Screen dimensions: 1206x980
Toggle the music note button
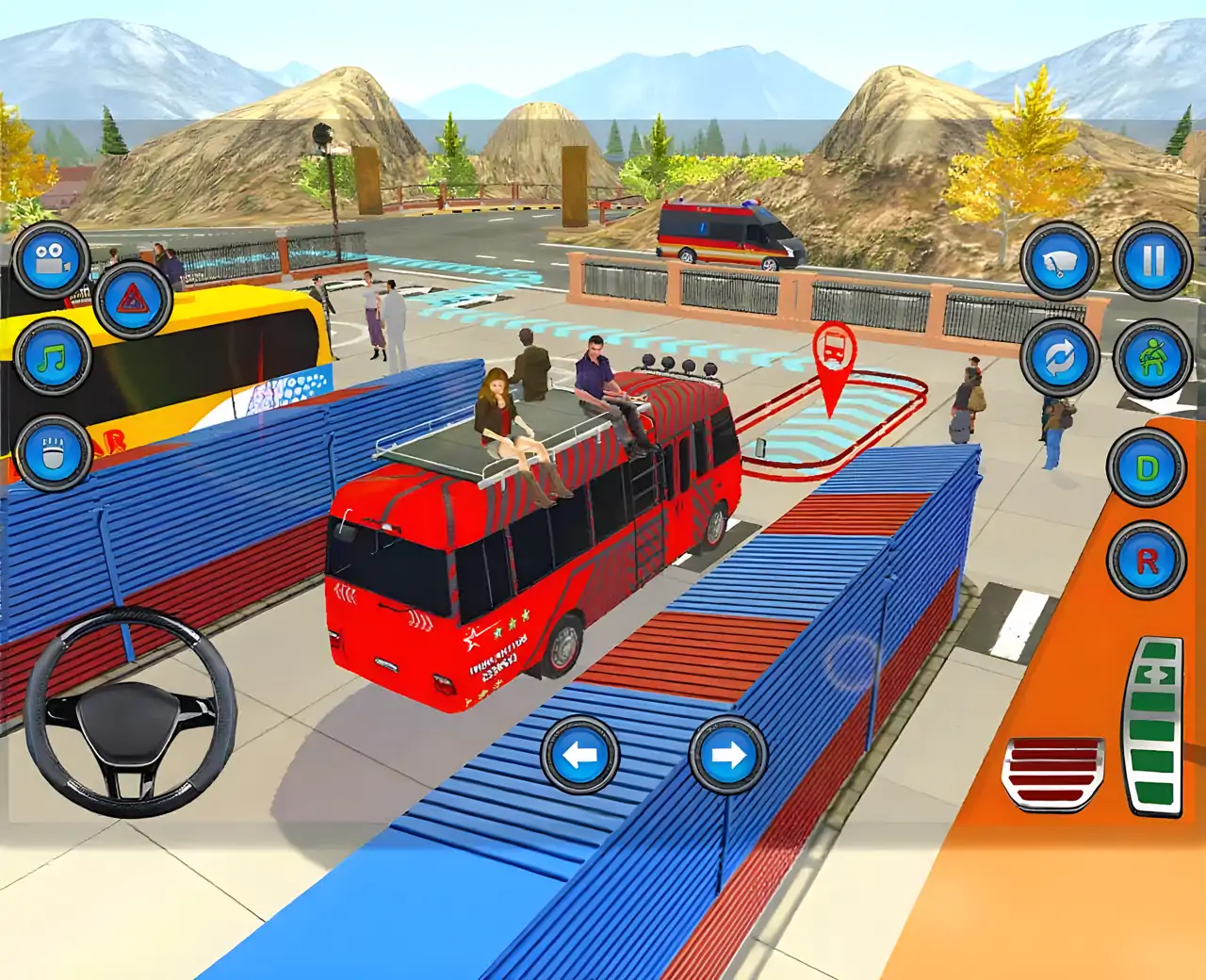53,358
